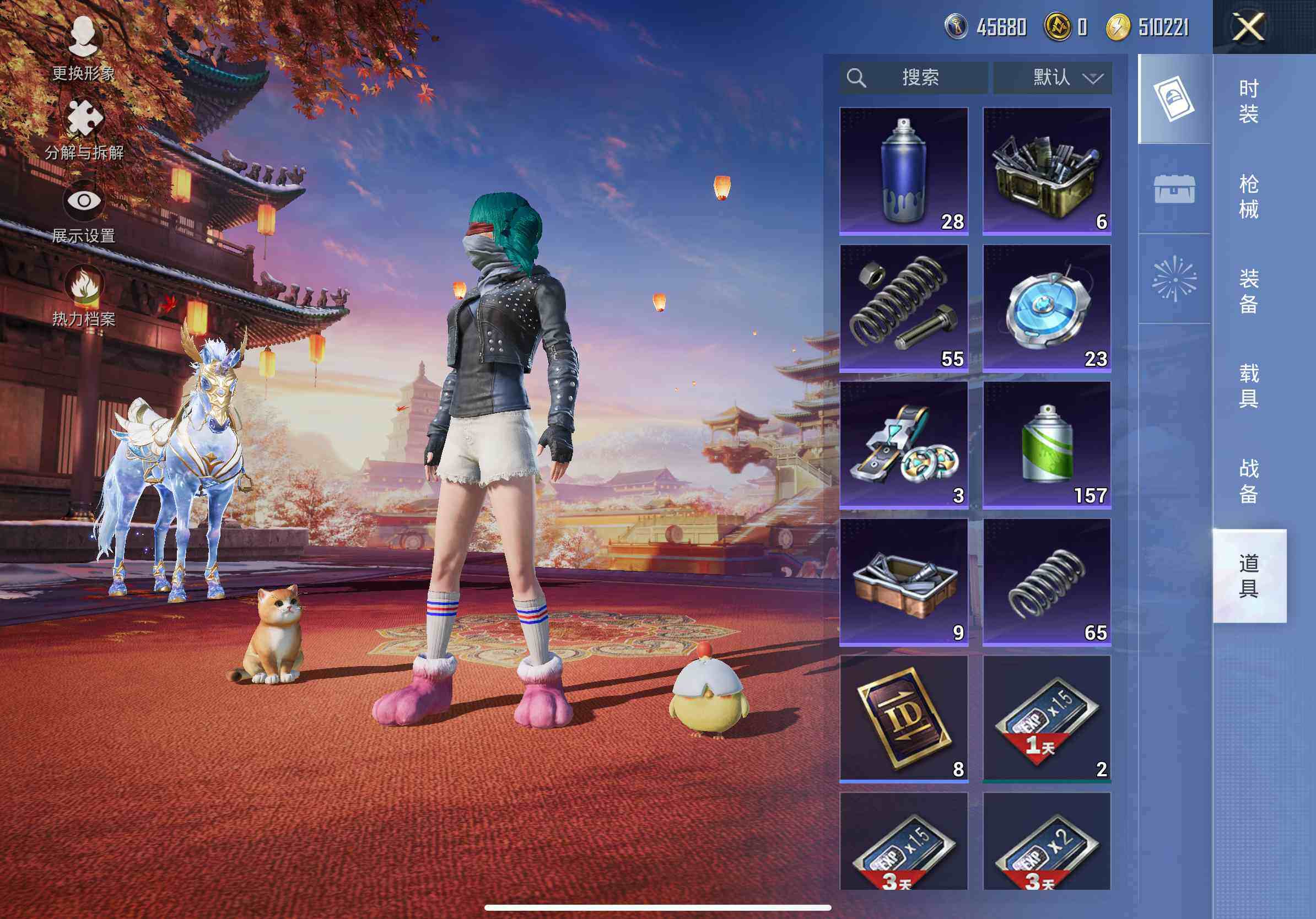The image size is (1316, 919).
Task: Click the 搜索 search field
Action: [914, 77]
